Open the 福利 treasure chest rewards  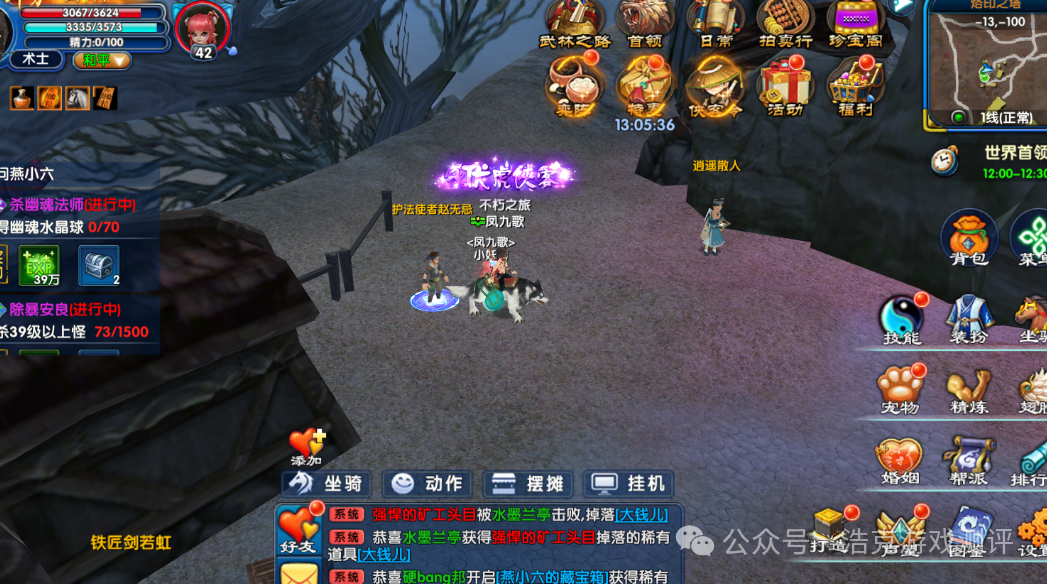point(855,87)
